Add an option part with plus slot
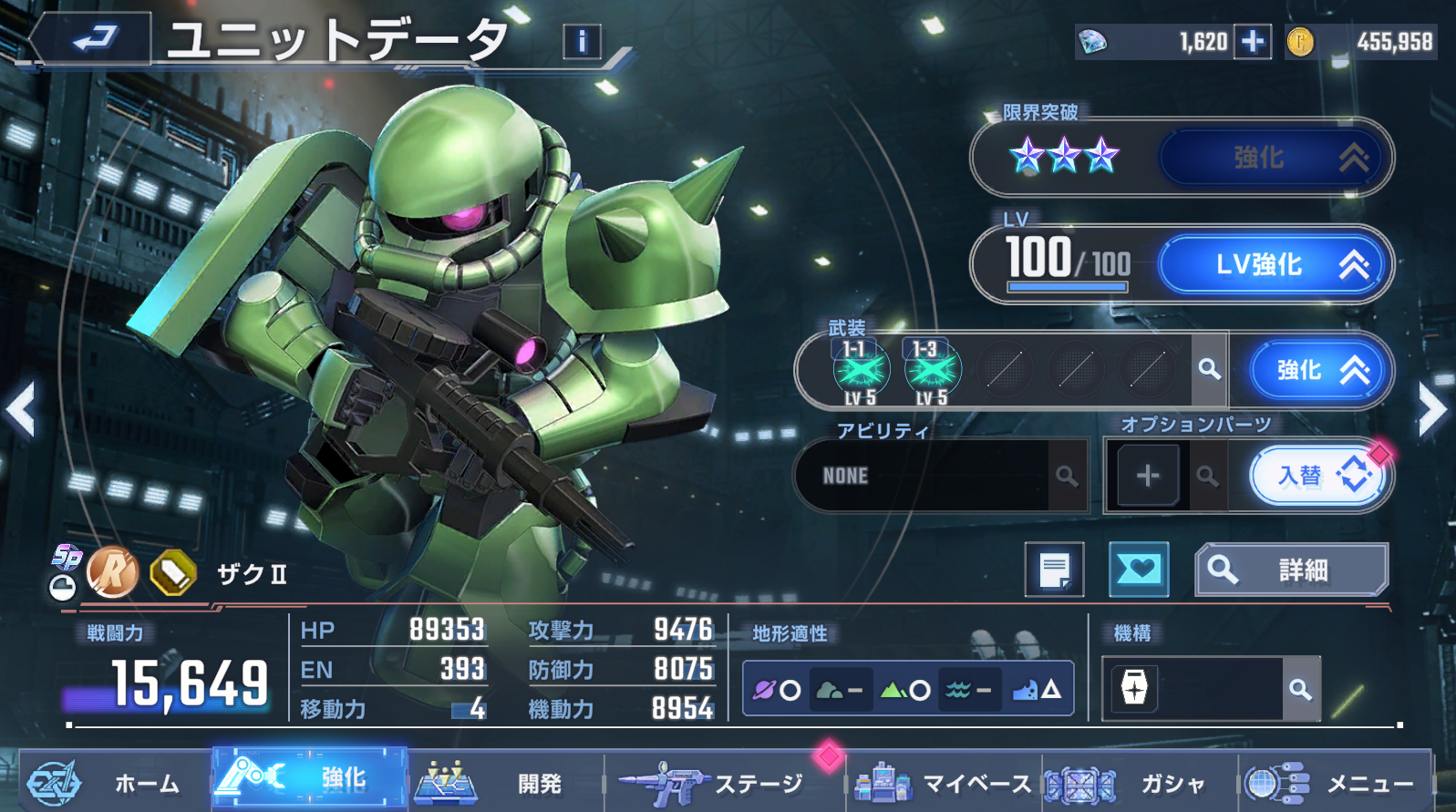 (1147, 476)
